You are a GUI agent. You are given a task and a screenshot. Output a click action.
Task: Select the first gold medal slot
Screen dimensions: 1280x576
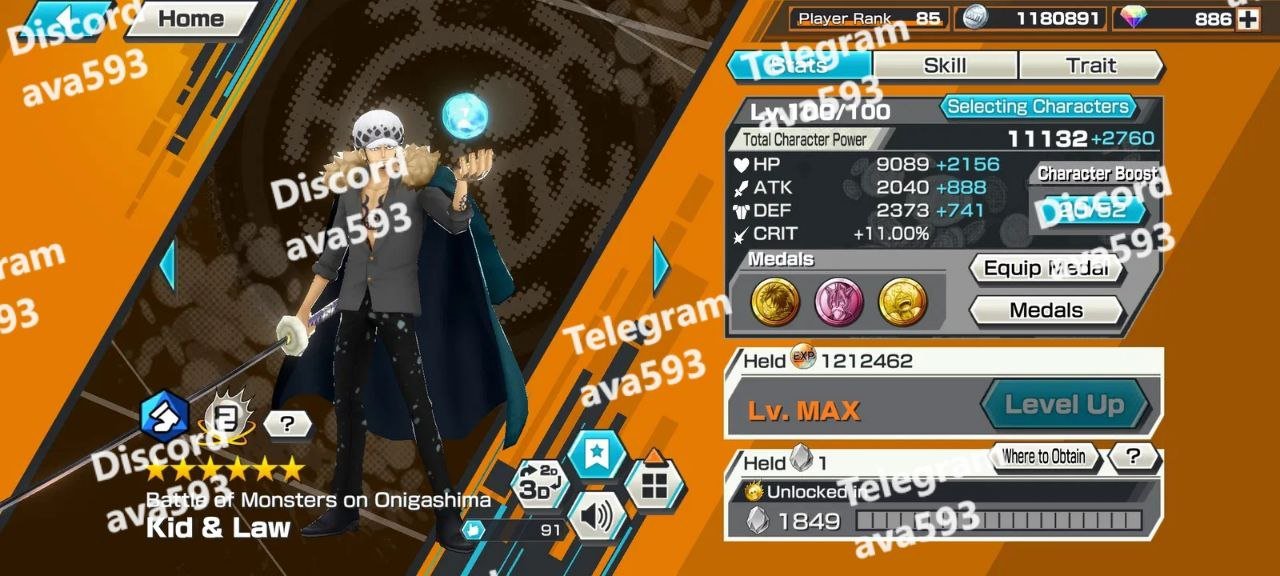pyautogui.click(x=775, y=302)
